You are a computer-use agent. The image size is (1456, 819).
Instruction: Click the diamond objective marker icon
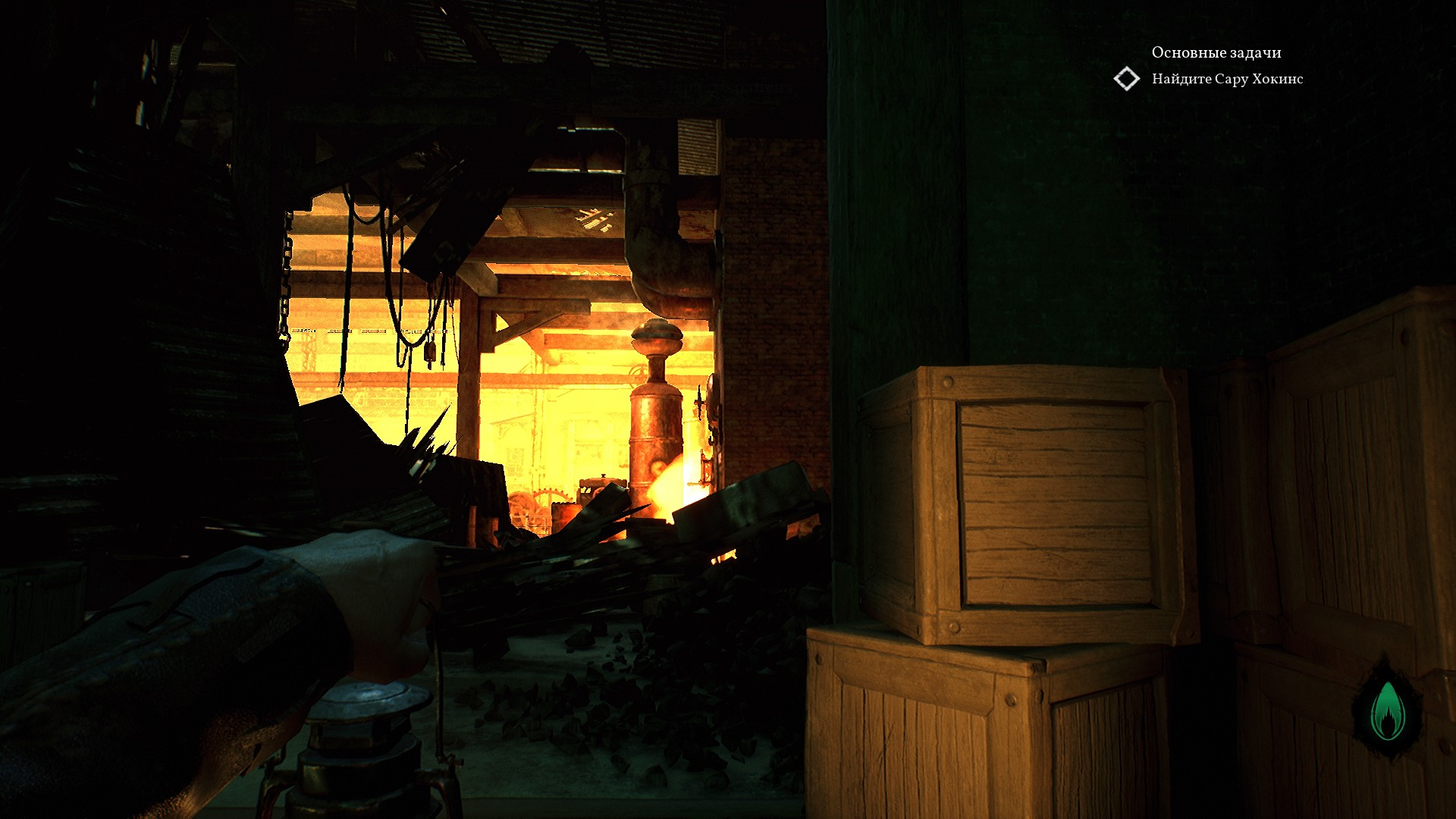tap(1127, 79)
